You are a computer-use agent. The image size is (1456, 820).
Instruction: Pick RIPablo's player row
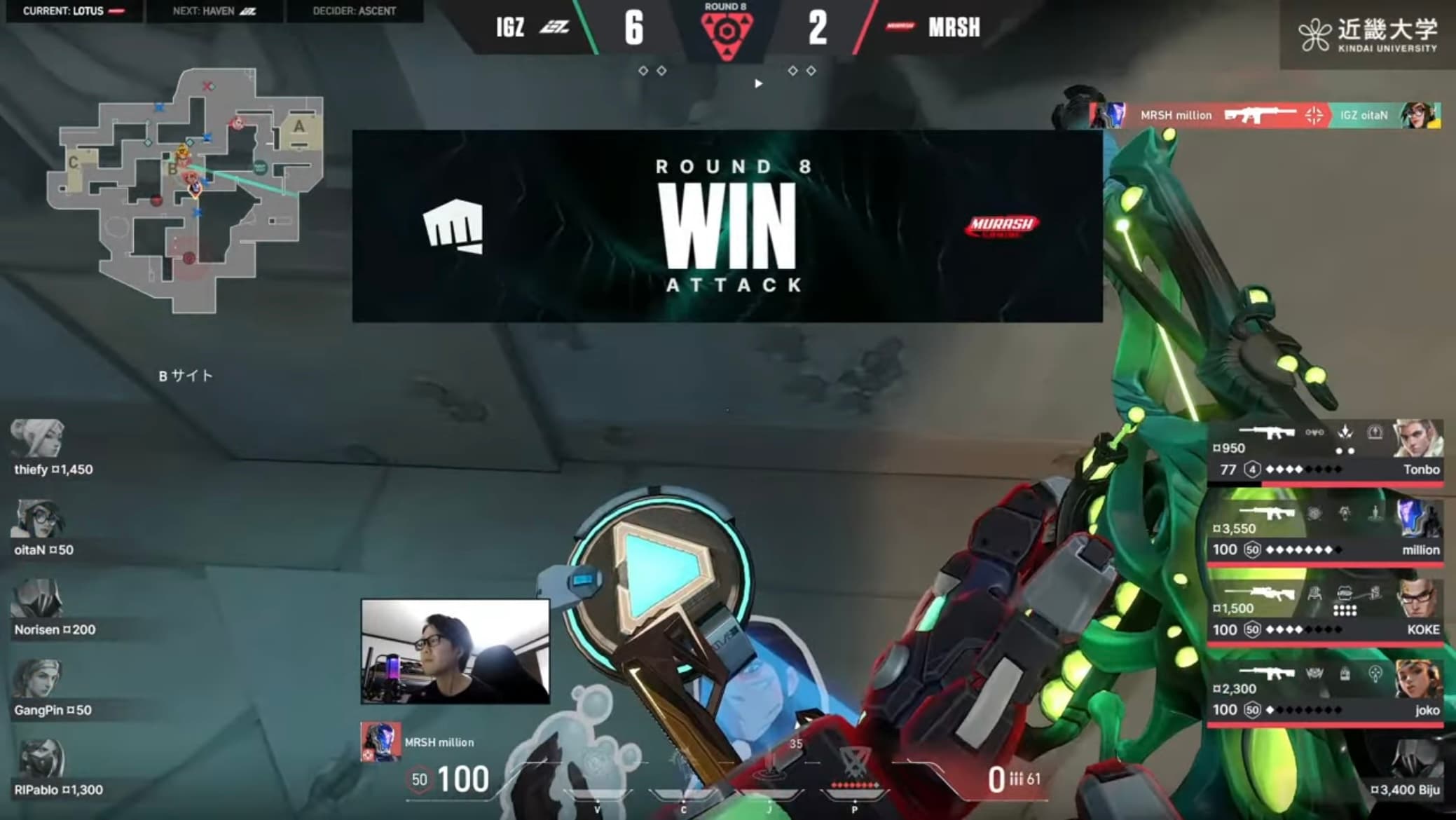pos(58,770)
